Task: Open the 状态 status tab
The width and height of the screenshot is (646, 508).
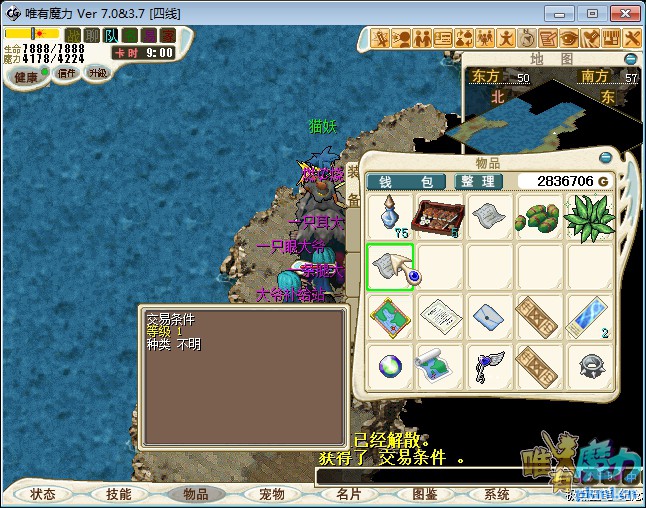Action: pyautogui.click(x=43, y=494)
